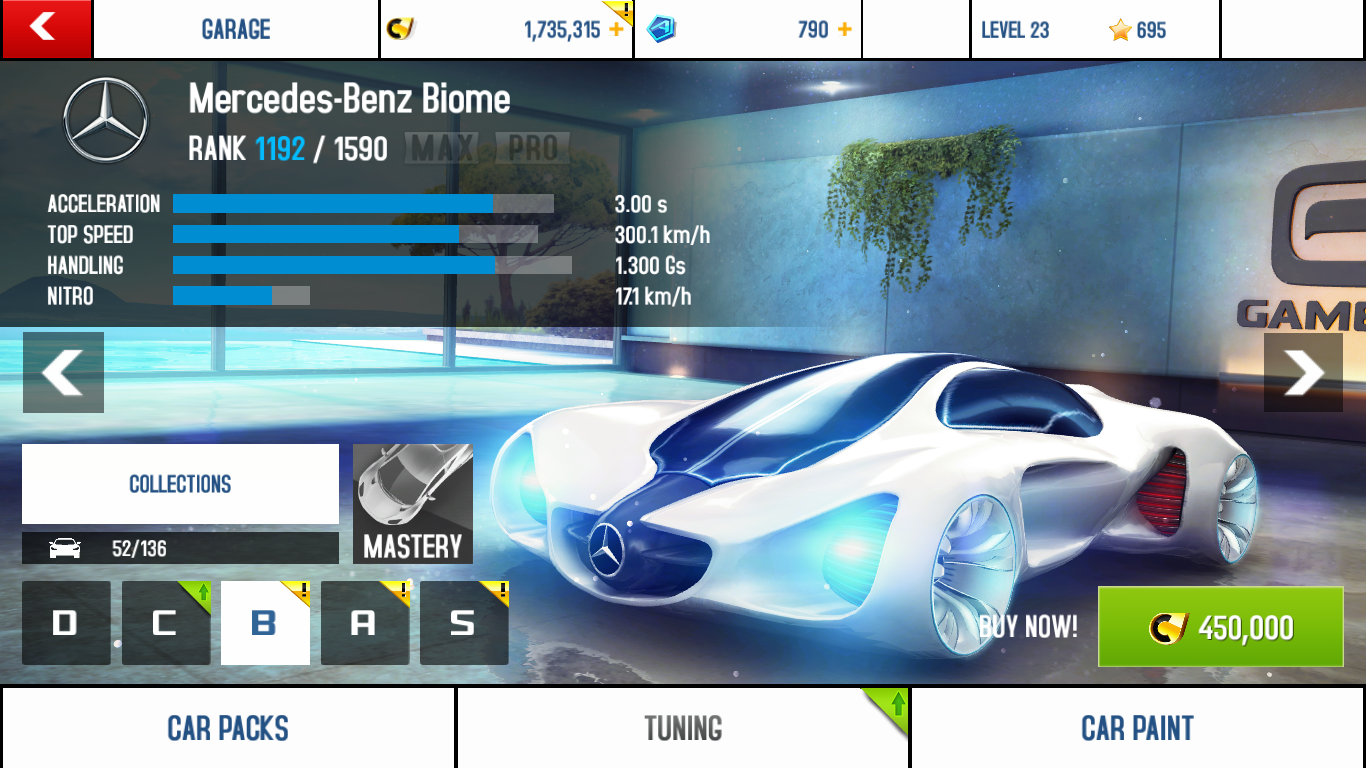Go back with the red arrow button
Screen dimensions: 1366x768
(46, 29)
